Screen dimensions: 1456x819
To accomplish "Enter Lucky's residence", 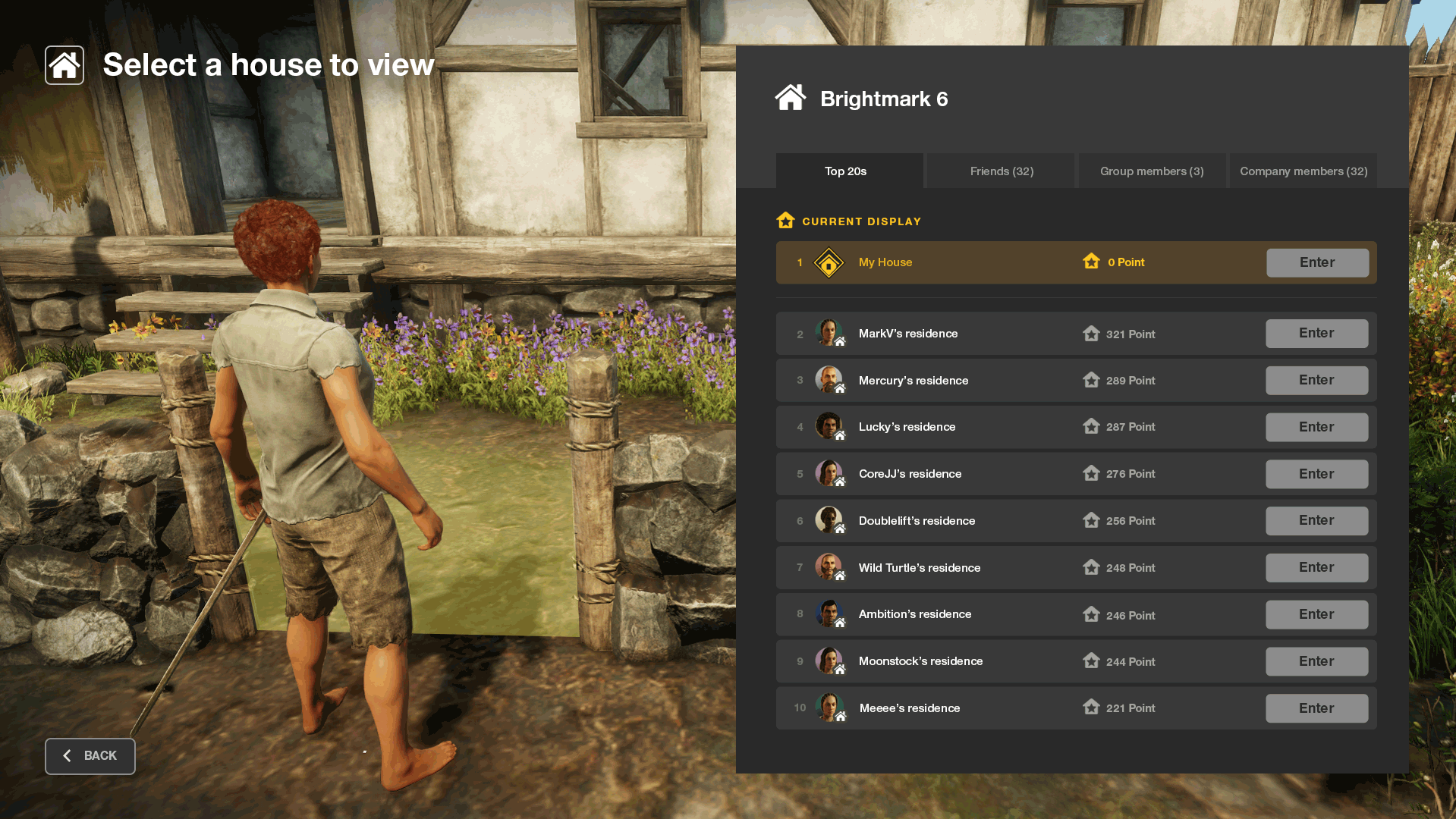I will (x=1316, y=427).
